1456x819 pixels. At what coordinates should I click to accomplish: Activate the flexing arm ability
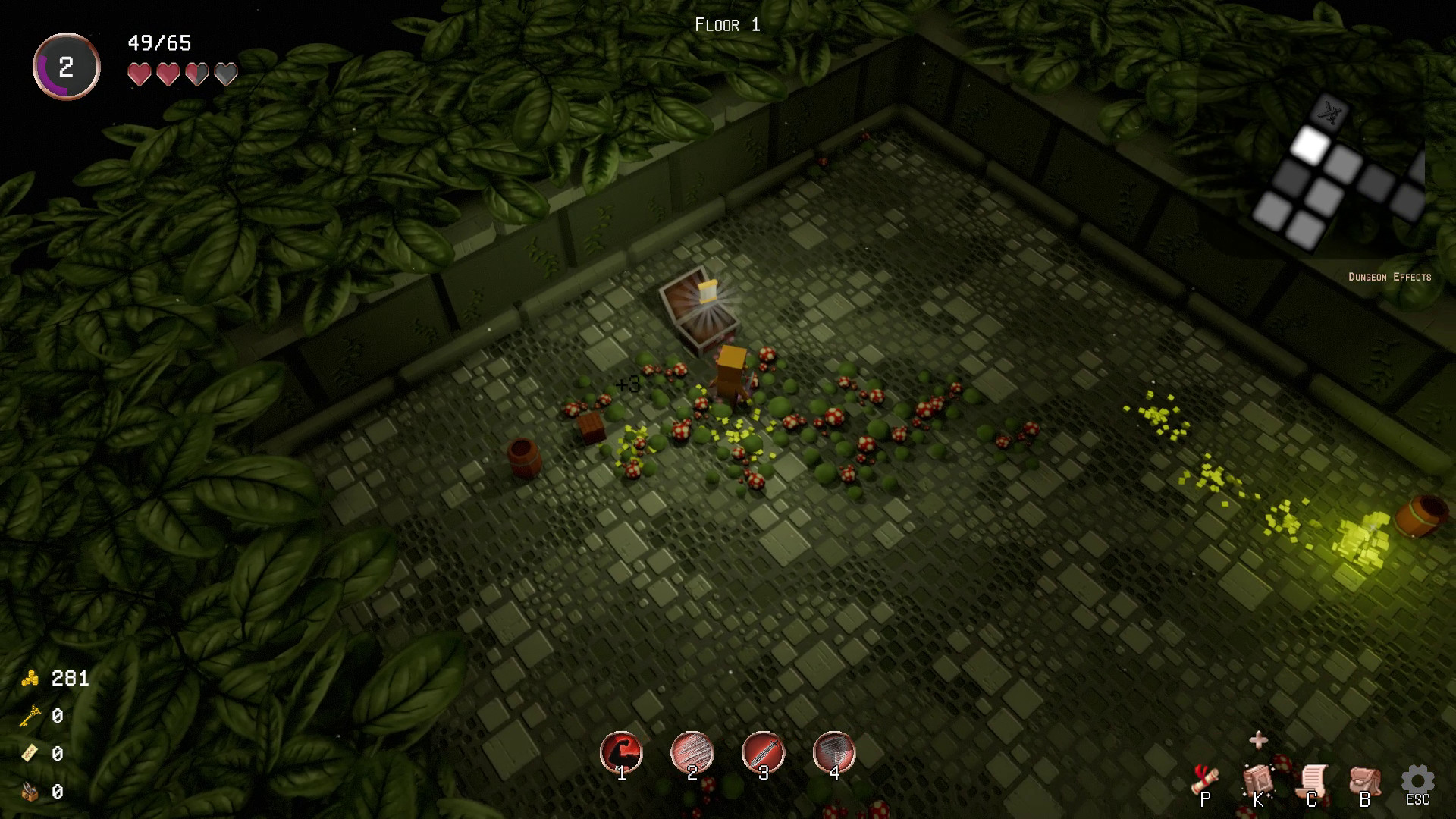point(621,752)
